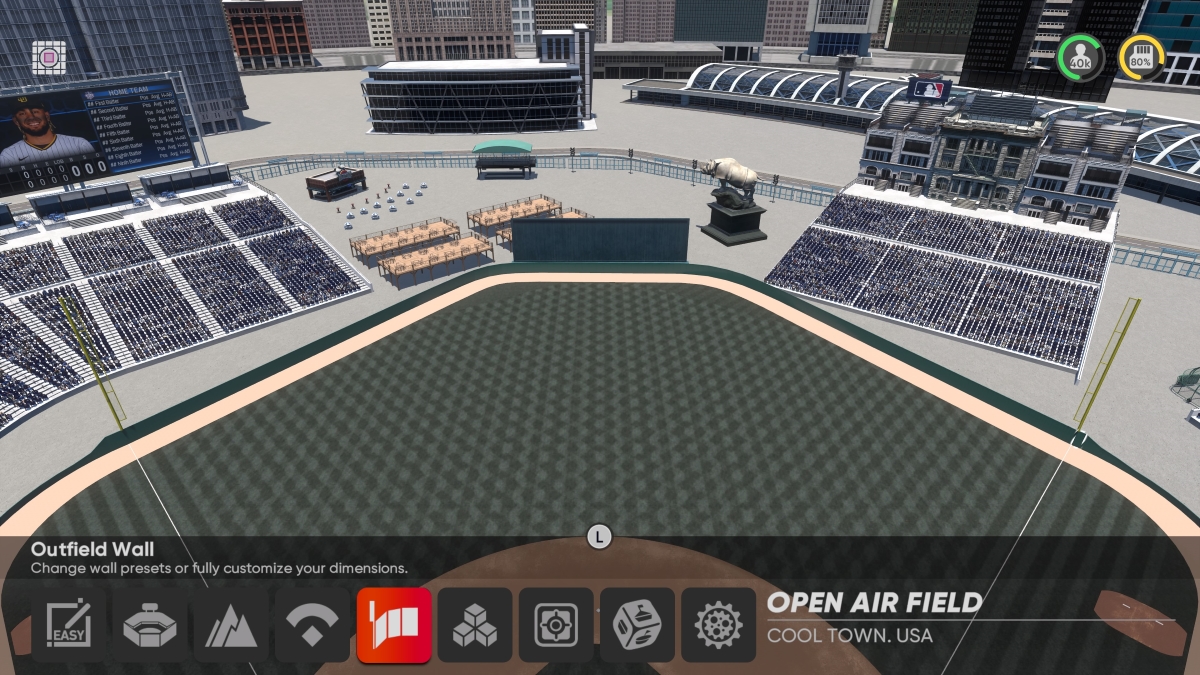Select the dice icon in the toolbar
The width and height of the screenshot is (1200, 675).
tap(637, 625)
